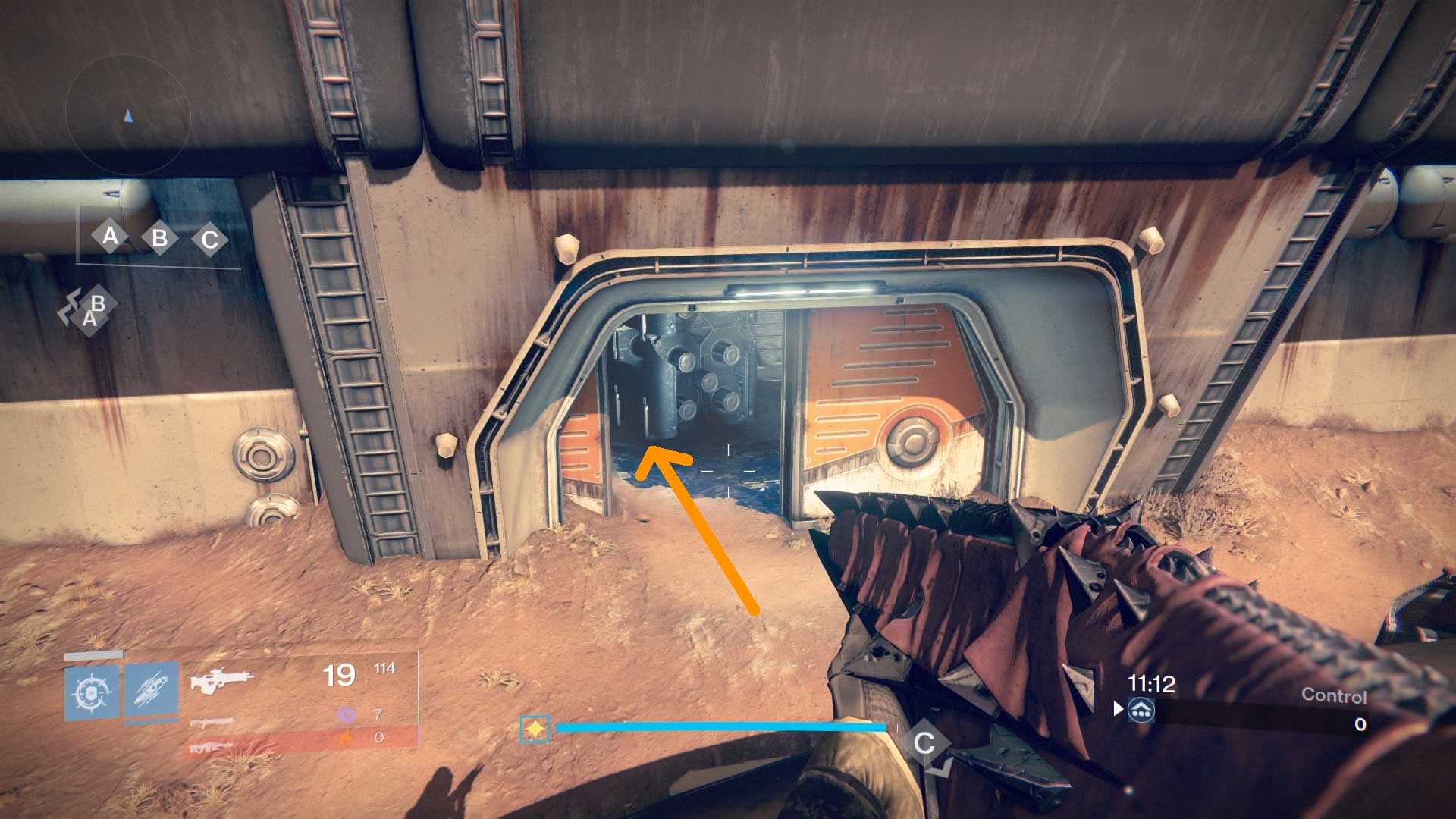Image resolution: width=1456 pixels, height=819 pixels.
Task: Click the purple special ammo icon
Action: [x=346, y=715]
